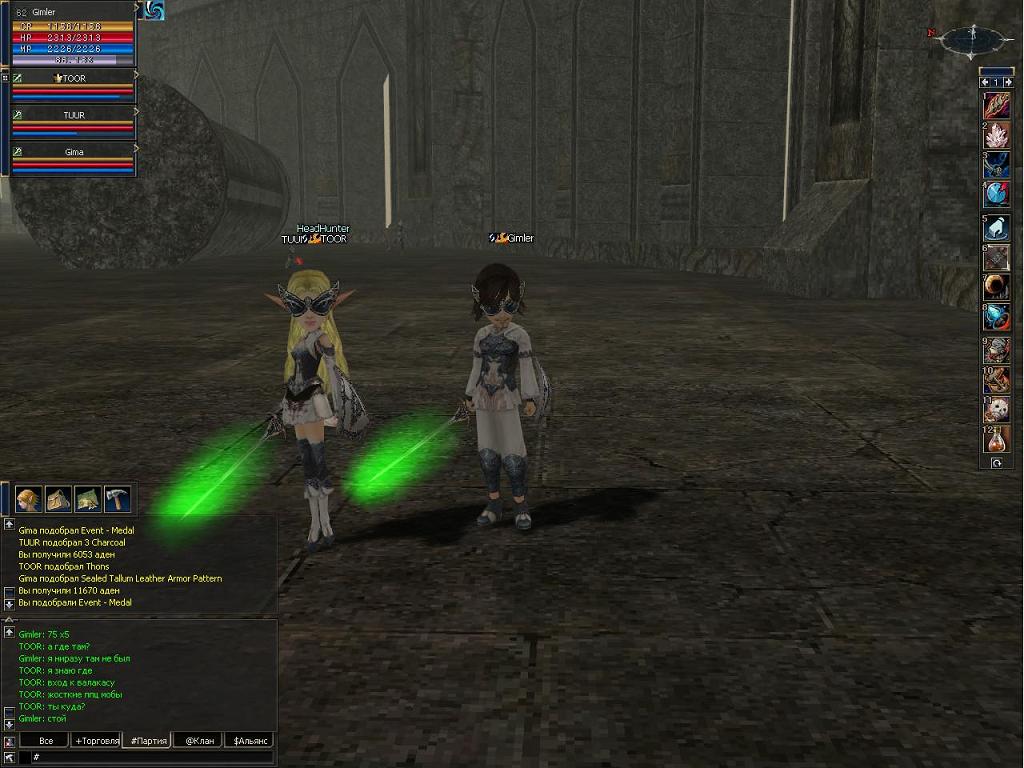Image resolution: width=1024 pixels, height=768 pixels.
Task: Use the skill in hotbar slot 1
Action: click(996, 106)
